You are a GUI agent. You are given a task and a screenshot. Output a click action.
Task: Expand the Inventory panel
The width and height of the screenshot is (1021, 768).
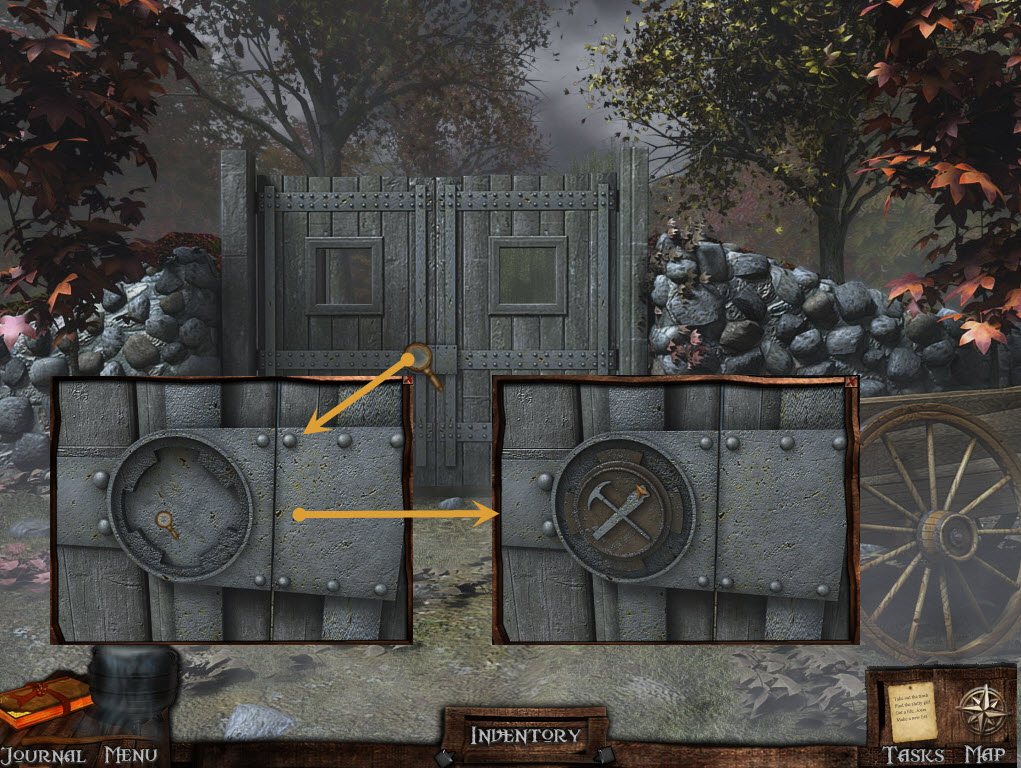coord(525,735)
